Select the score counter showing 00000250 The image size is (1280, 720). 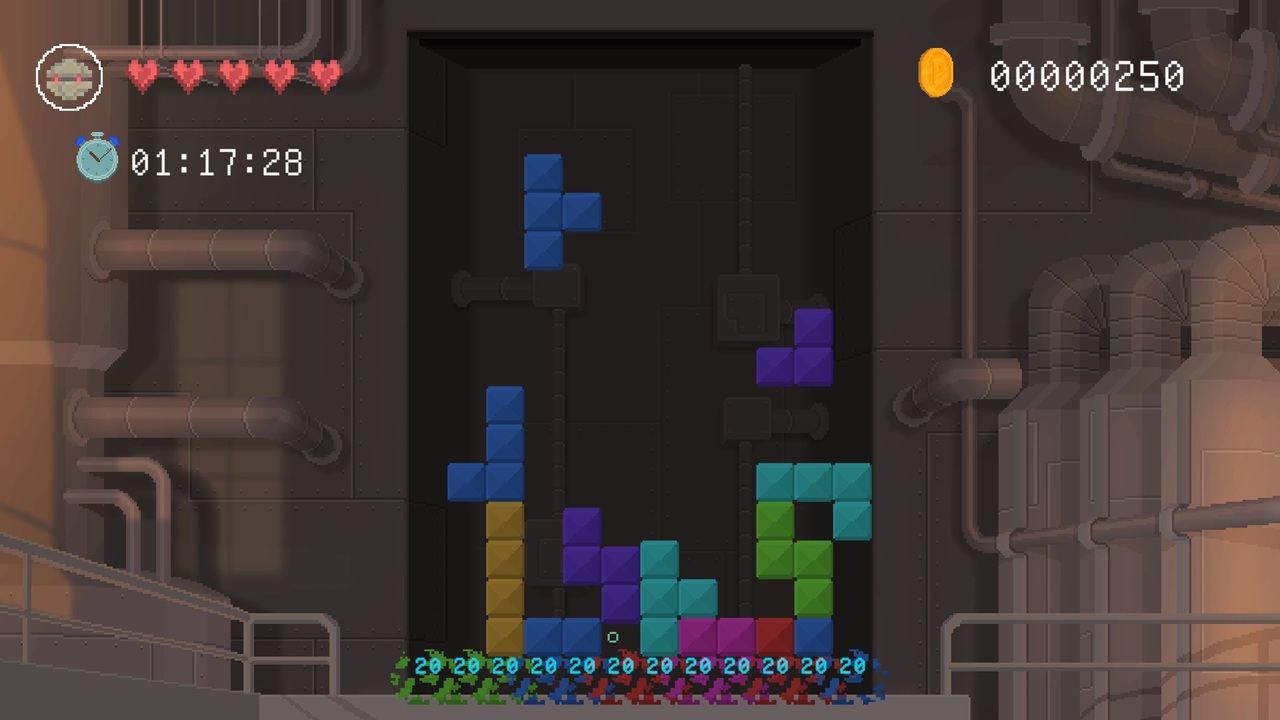tap(1087, 75)
